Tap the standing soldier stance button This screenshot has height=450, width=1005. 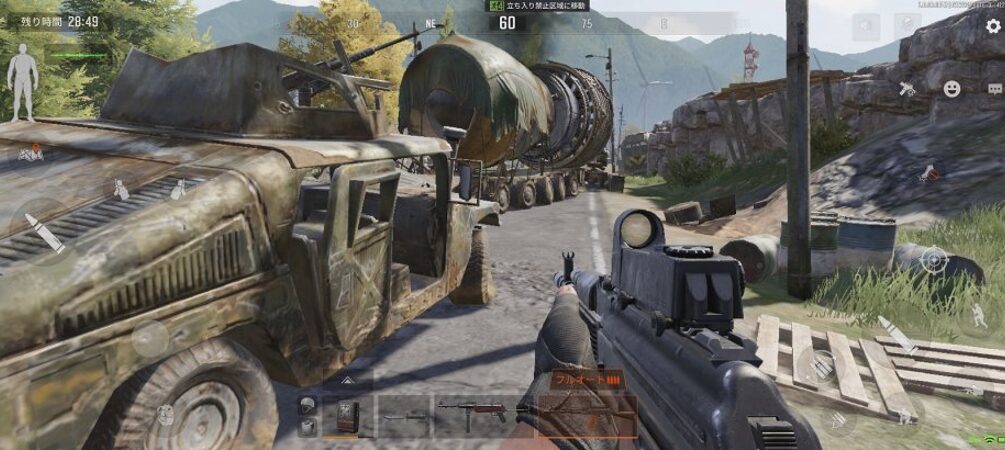(x=976, y=314)
